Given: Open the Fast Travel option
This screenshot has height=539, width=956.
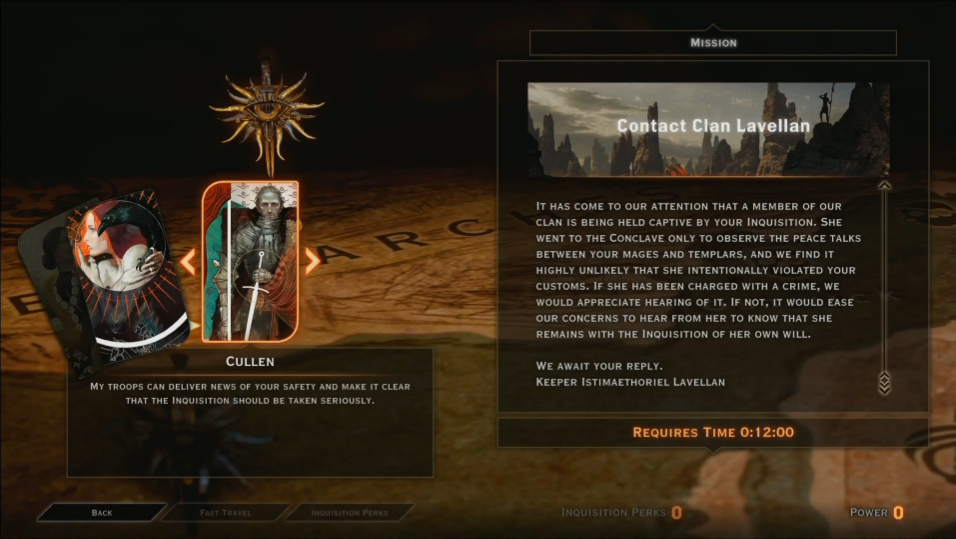Looking at the screenshot, I should pyautogui.click(x=224, y=513).
